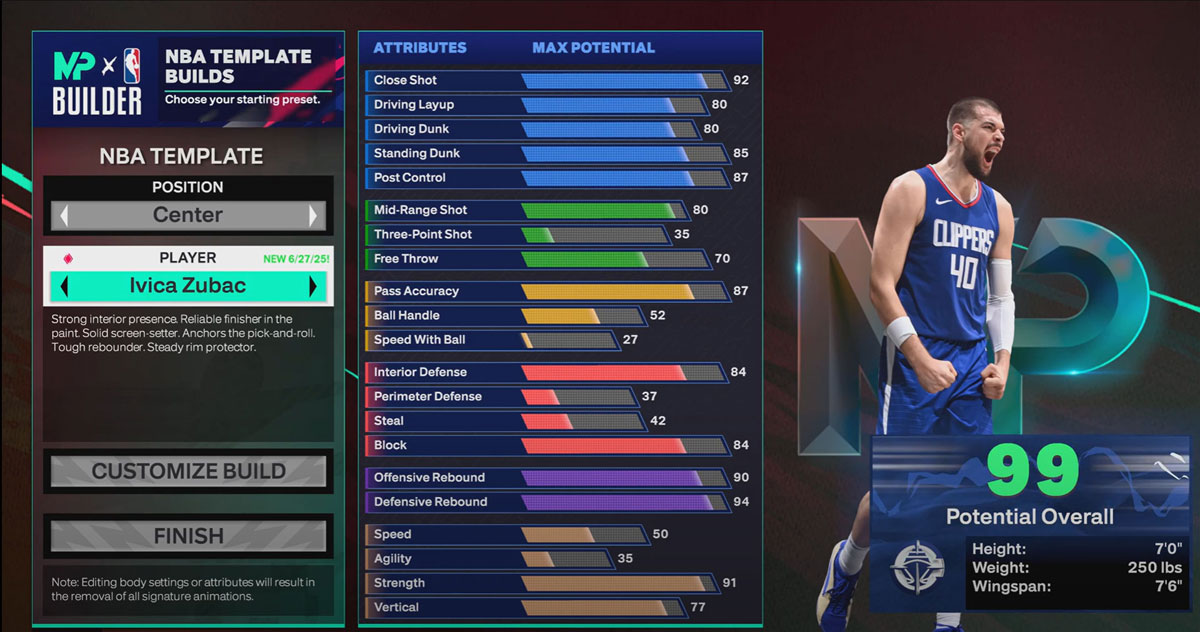Choose previous player left of Ivica Zubac
This screenshot has width=1200, height=632.
click(x=64, y=286)
